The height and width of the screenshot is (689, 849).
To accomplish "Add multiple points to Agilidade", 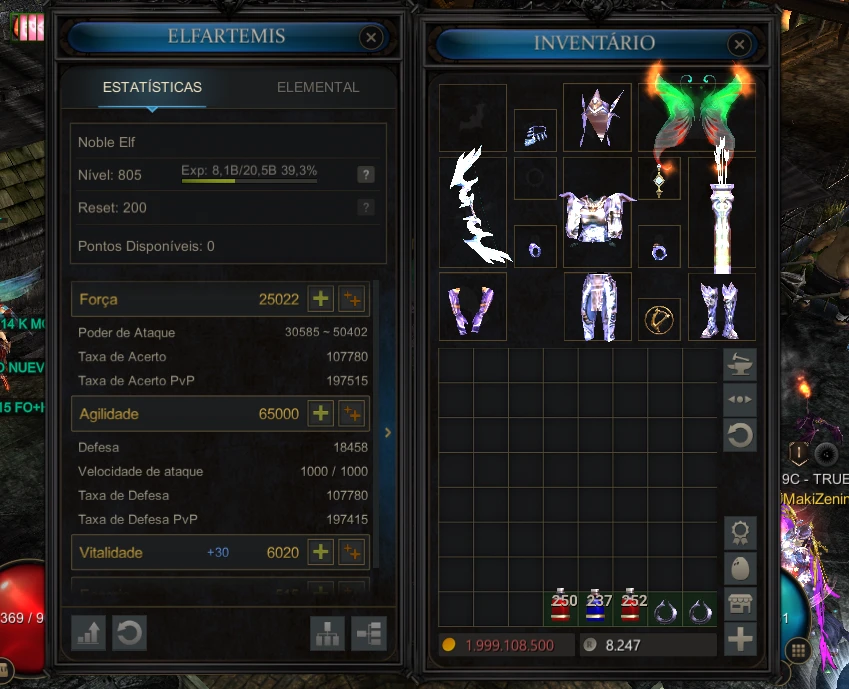I will (x=351, y=414).
